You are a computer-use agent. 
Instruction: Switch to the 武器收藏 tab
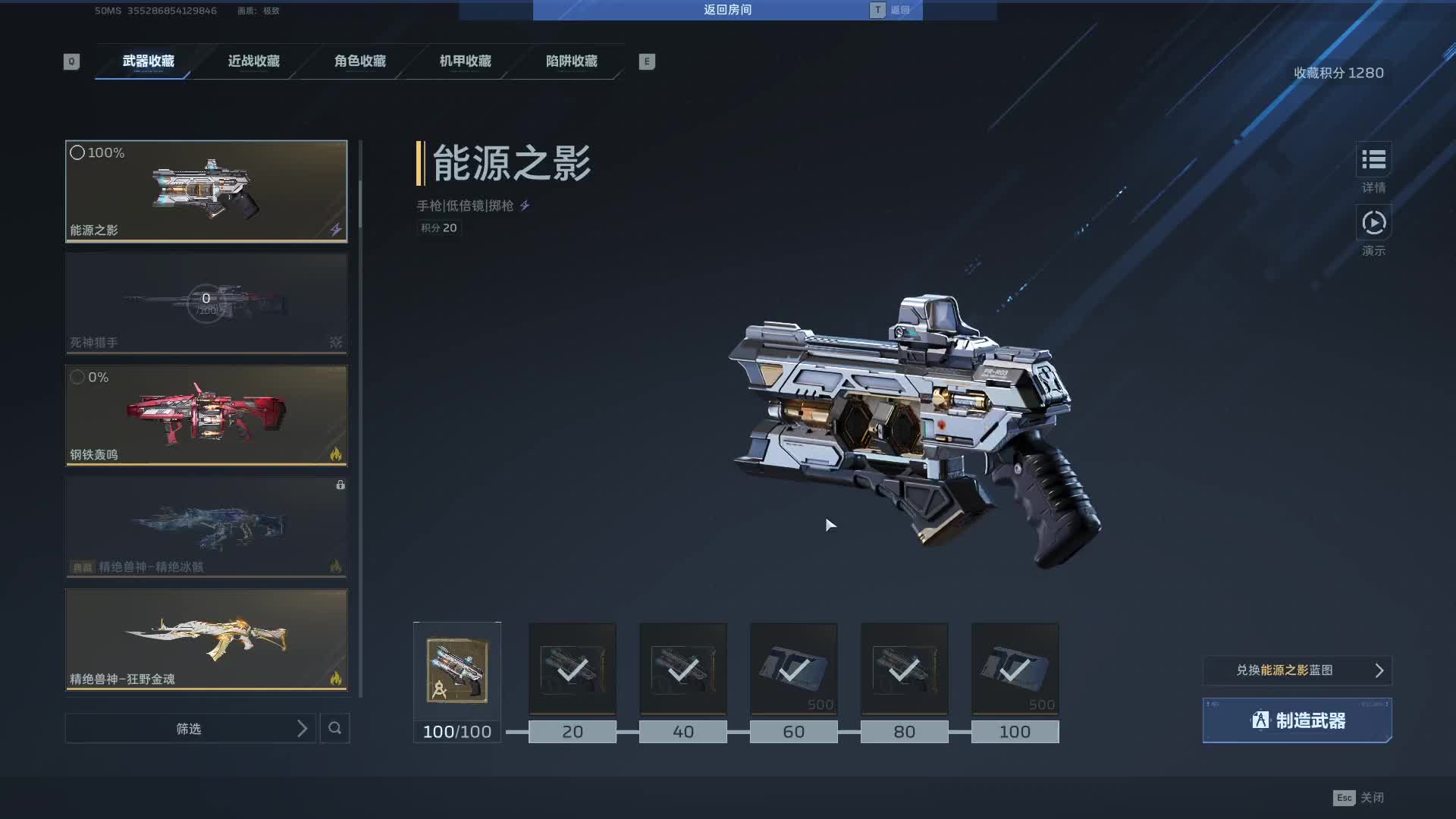(148, 61)
